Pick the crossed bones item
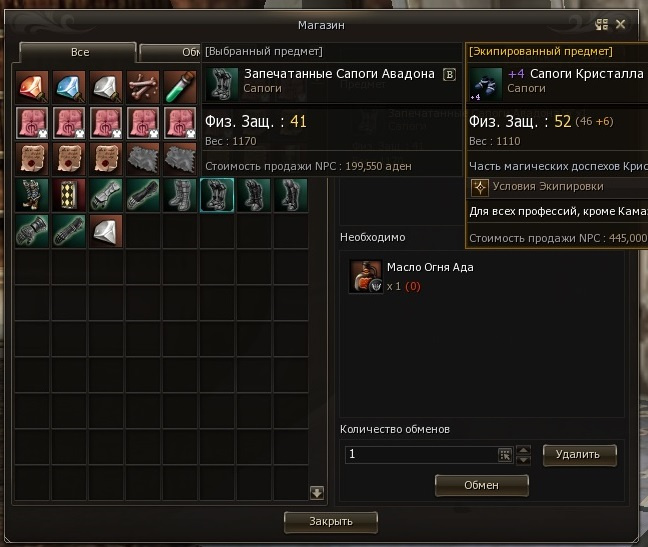Screen dimensions: 648x547 tap(143, 87)
